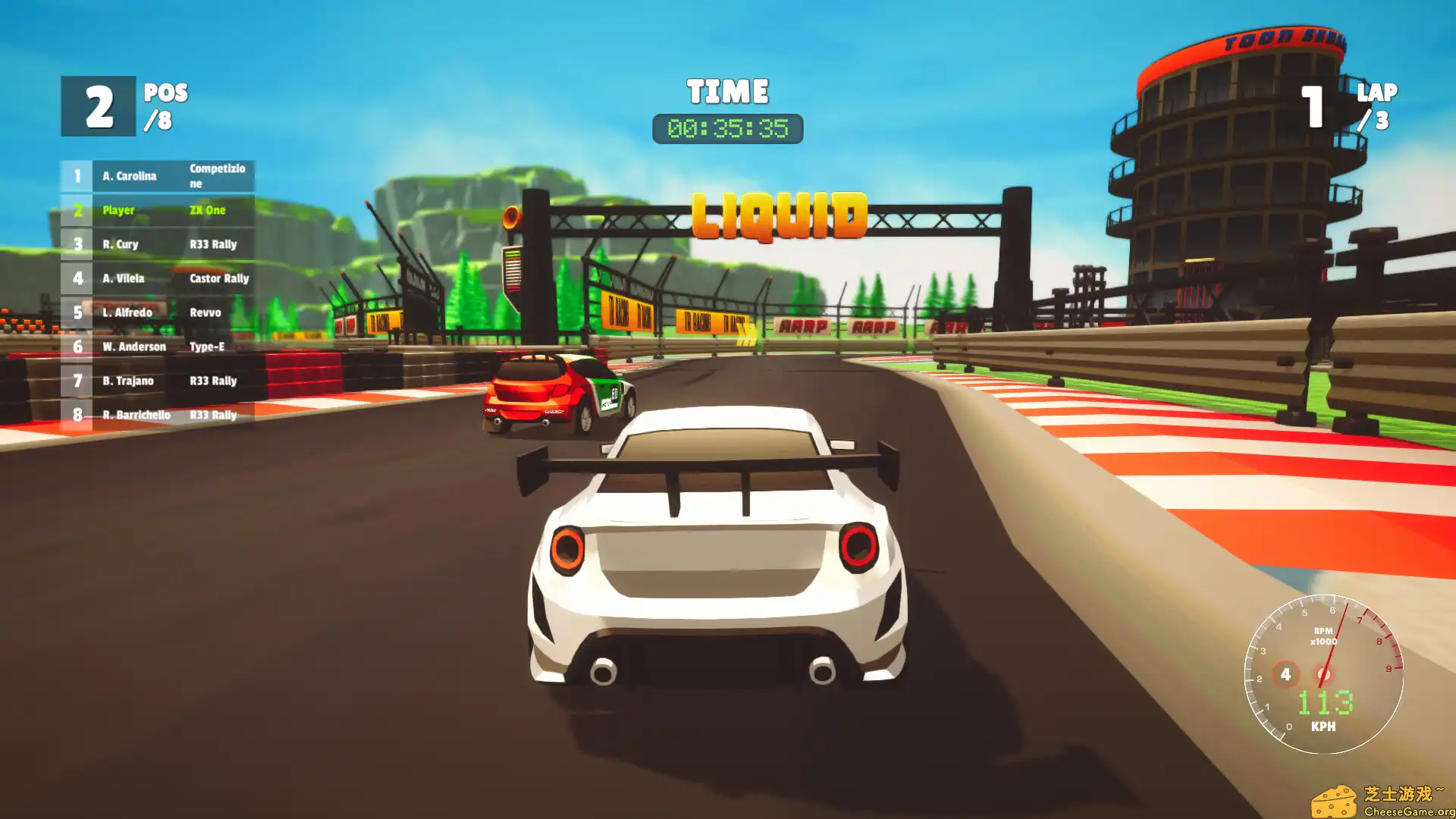The height and width of the screenshot is (819, 1456).
Task: Click the gear number 4 on the tachometer
Action: tap(1285, 673)
